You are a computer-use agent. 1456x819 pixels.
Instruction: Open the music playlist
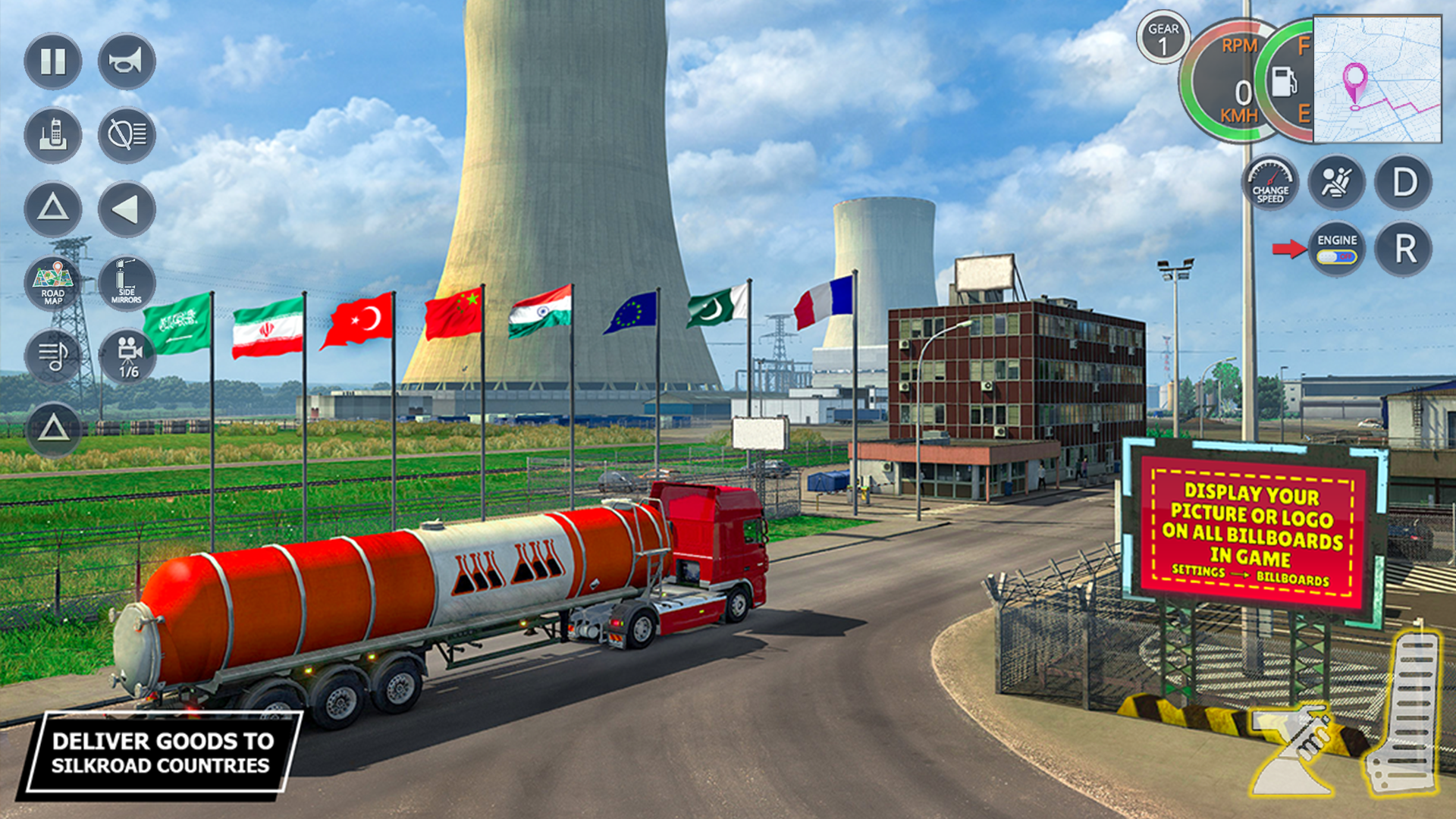(x=52, y=356)
